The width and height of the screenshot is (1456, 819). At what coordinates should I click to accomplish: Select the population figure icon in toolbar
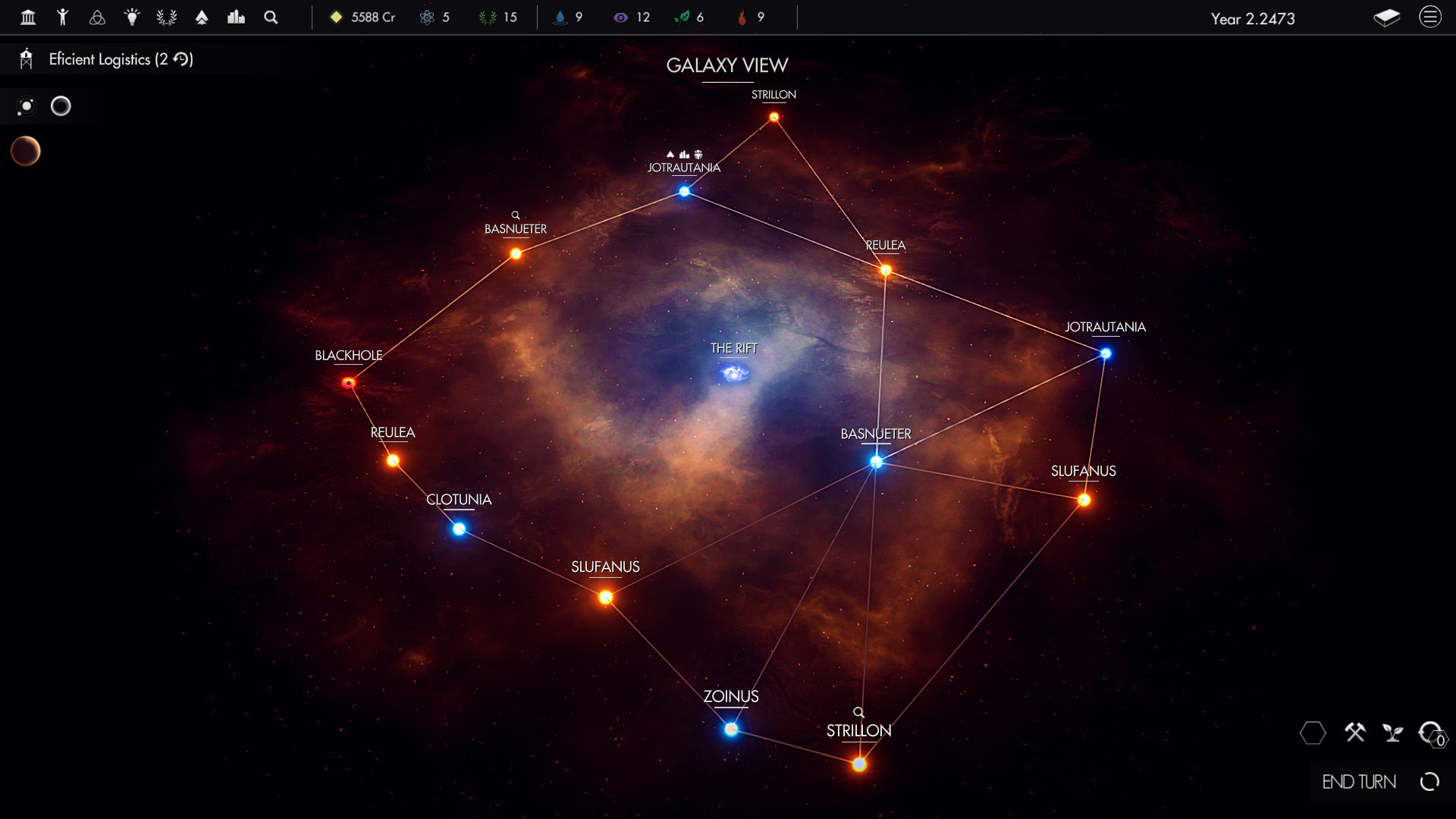click(63, 17)
